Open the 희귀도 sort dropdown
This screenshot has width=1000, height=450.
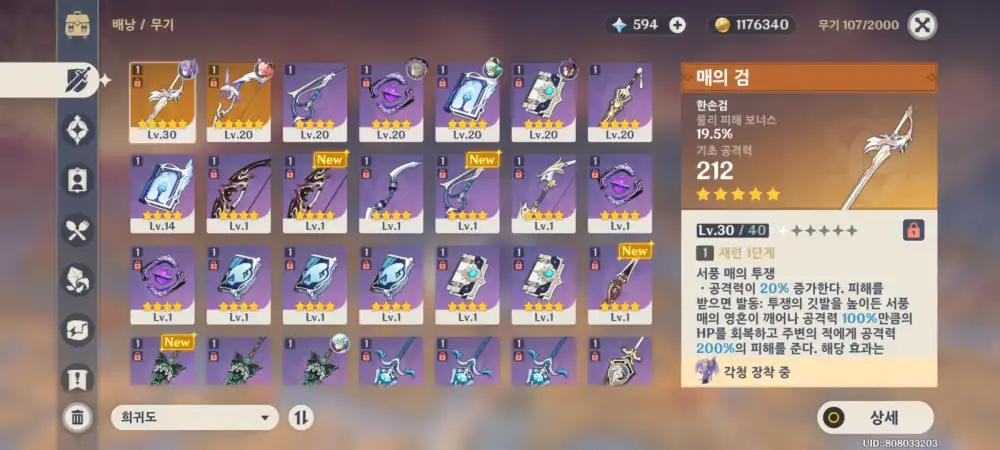(x=194, y=418)
